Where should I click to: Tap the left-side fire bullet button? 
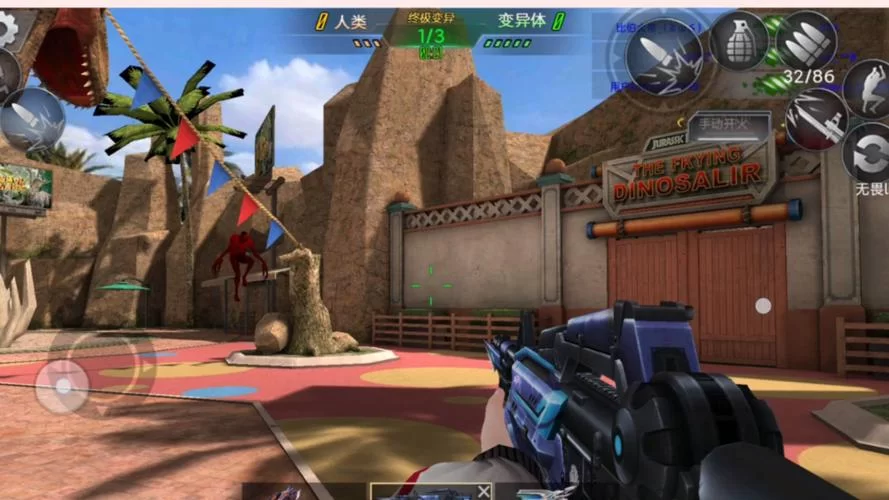pos(32,119)
